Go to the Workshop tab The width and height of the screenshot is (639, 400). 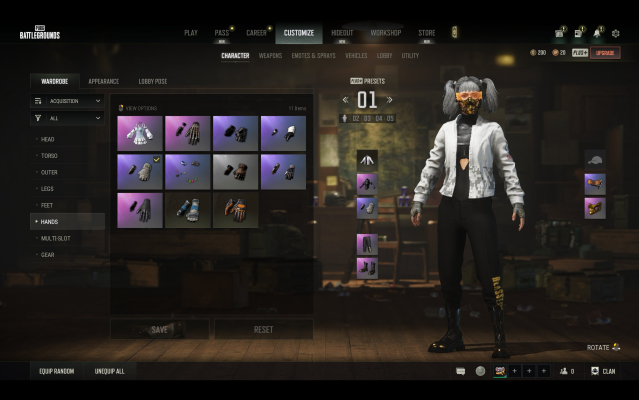pos(386,33)
